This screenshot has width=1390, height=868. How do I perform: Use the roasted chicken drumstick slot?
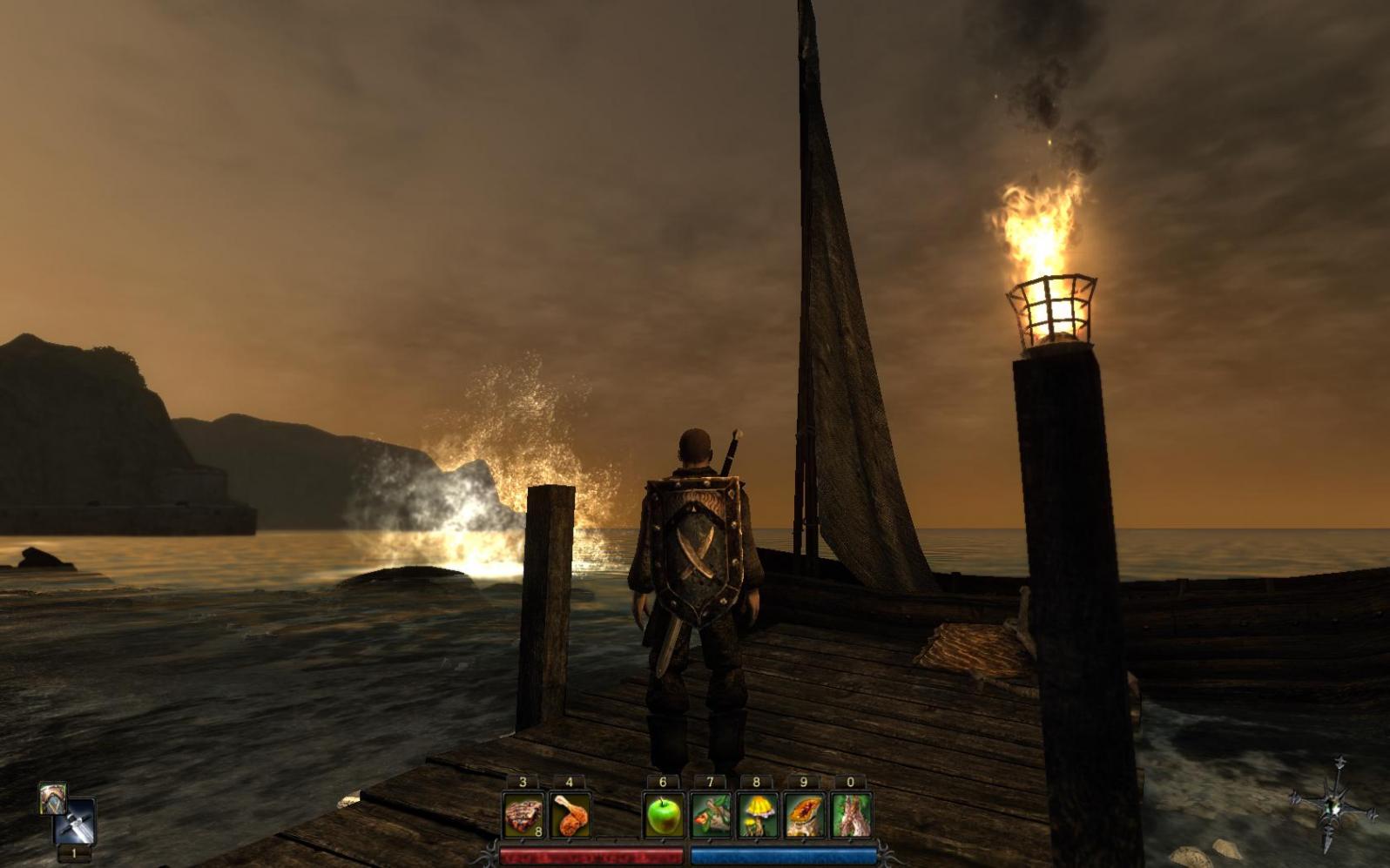570,816
